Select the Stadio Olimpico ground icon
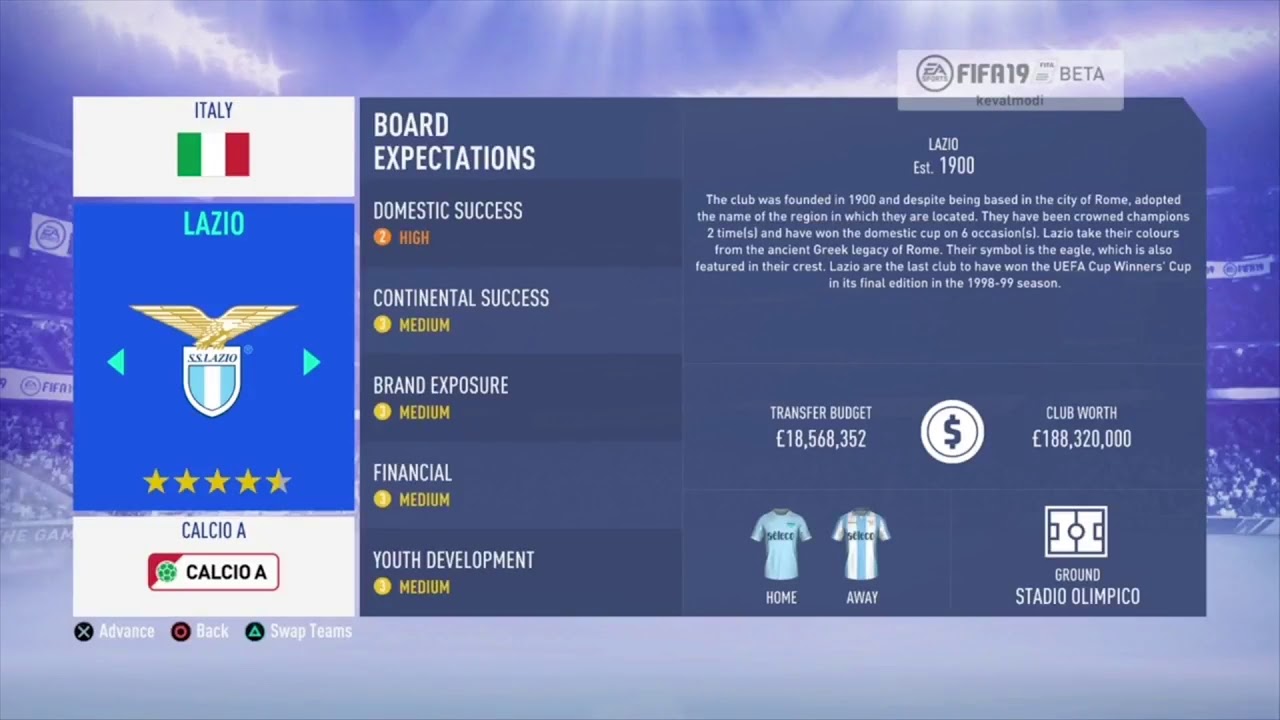This screenshot has width=1280, height=720. (1076, 531)
